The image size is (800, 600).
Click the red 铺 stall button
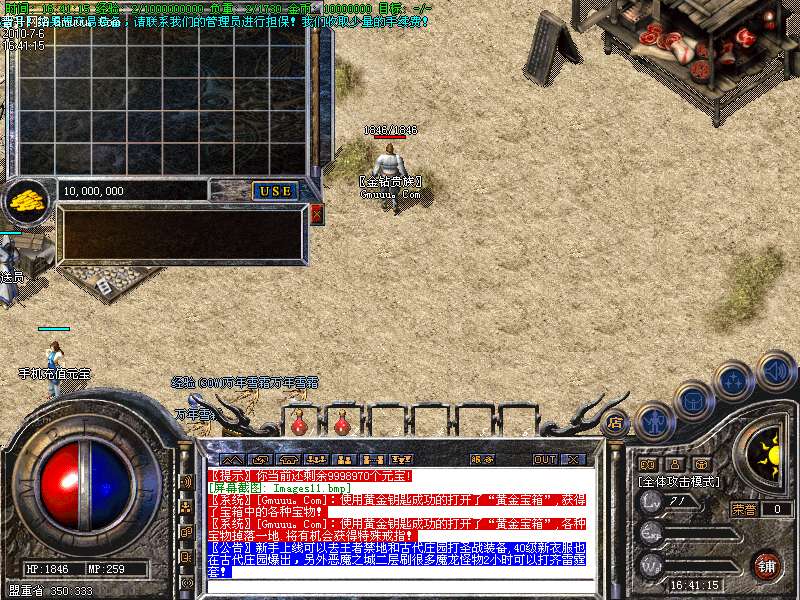[x=767, y=565]
